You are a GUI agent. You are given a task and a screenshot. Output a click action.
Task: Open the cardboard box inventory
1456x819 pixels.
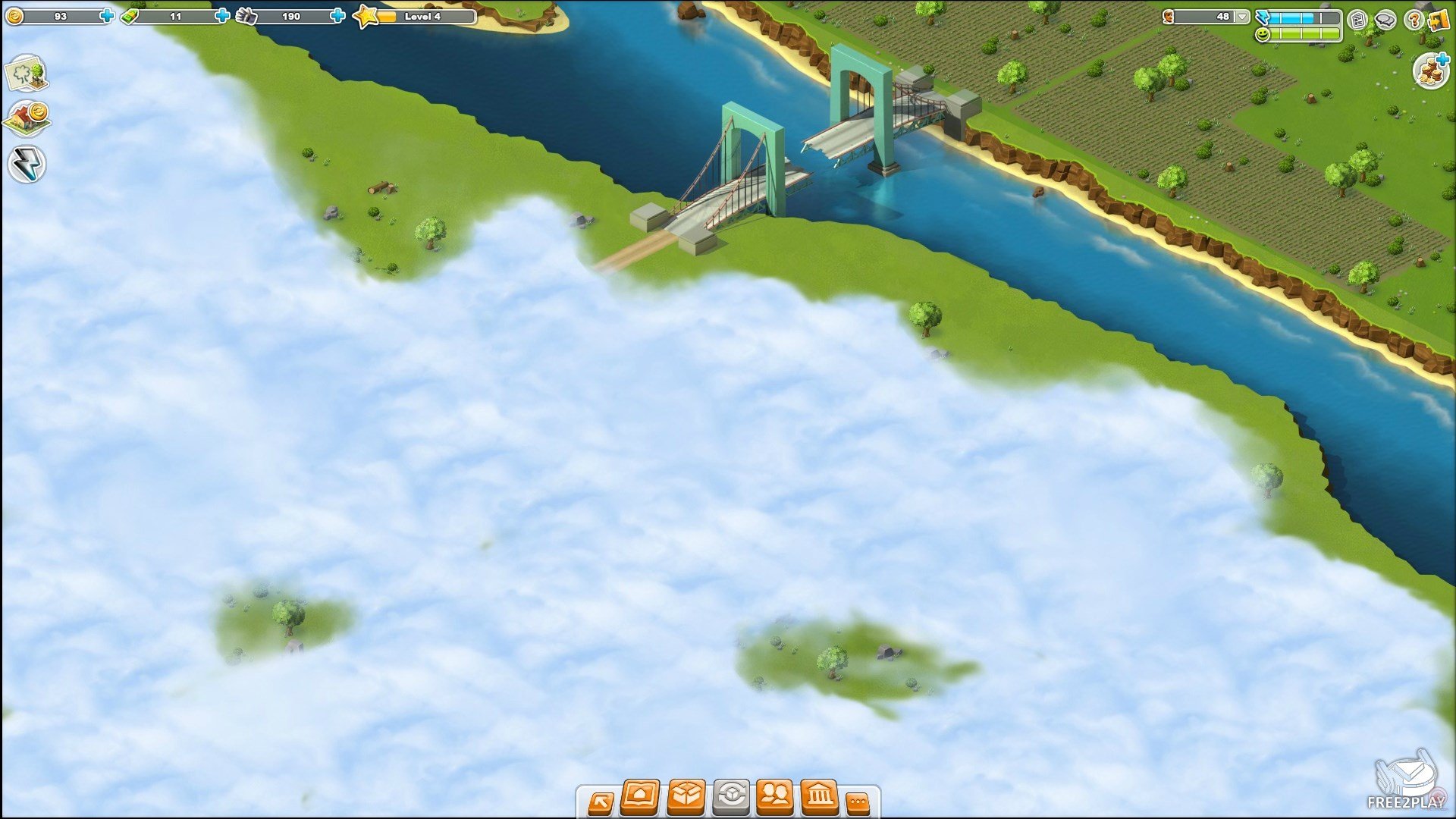(x=686, y=797)
